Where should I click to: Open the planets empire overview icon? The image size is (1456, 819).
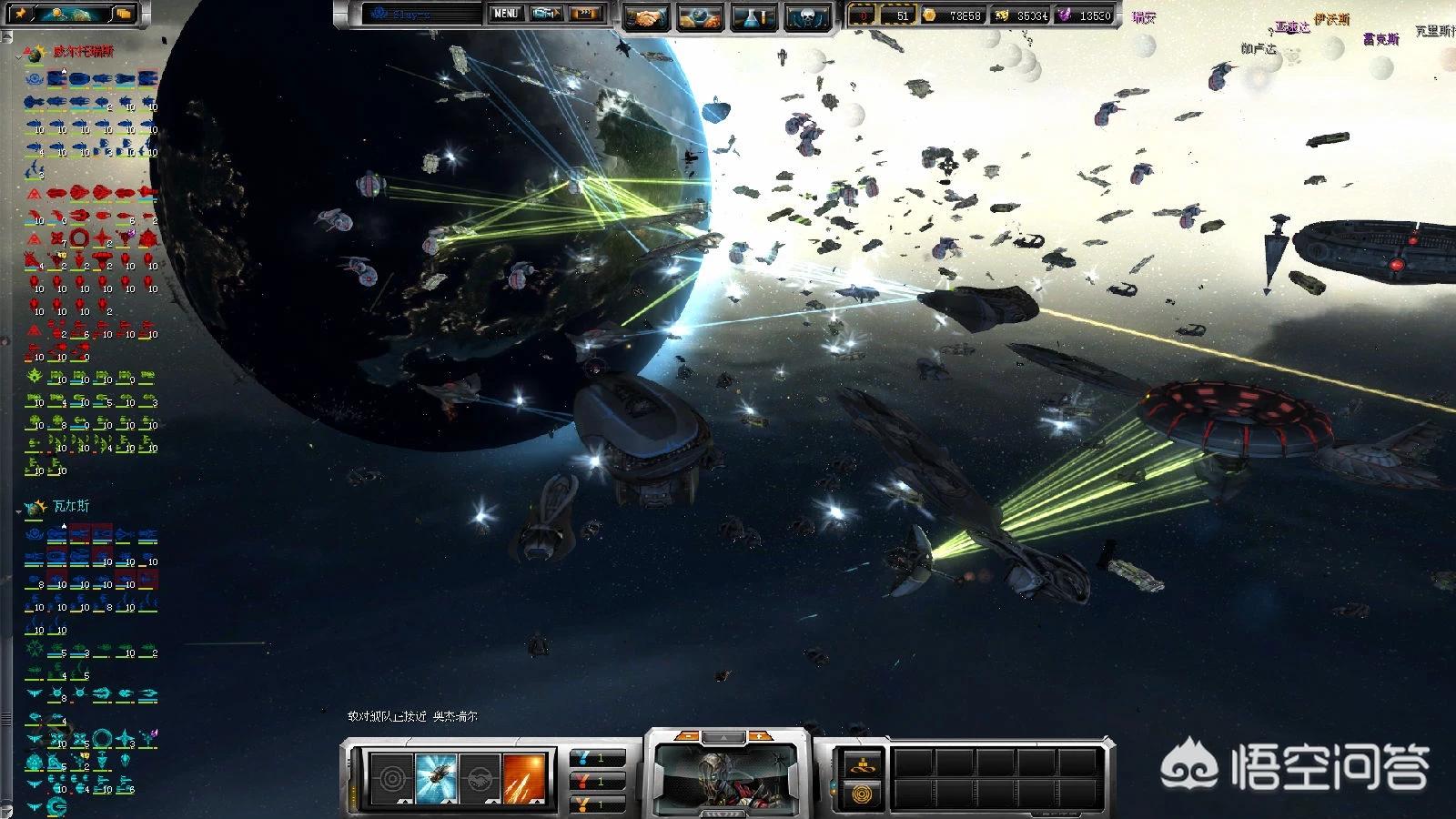[x=700, y=17]
